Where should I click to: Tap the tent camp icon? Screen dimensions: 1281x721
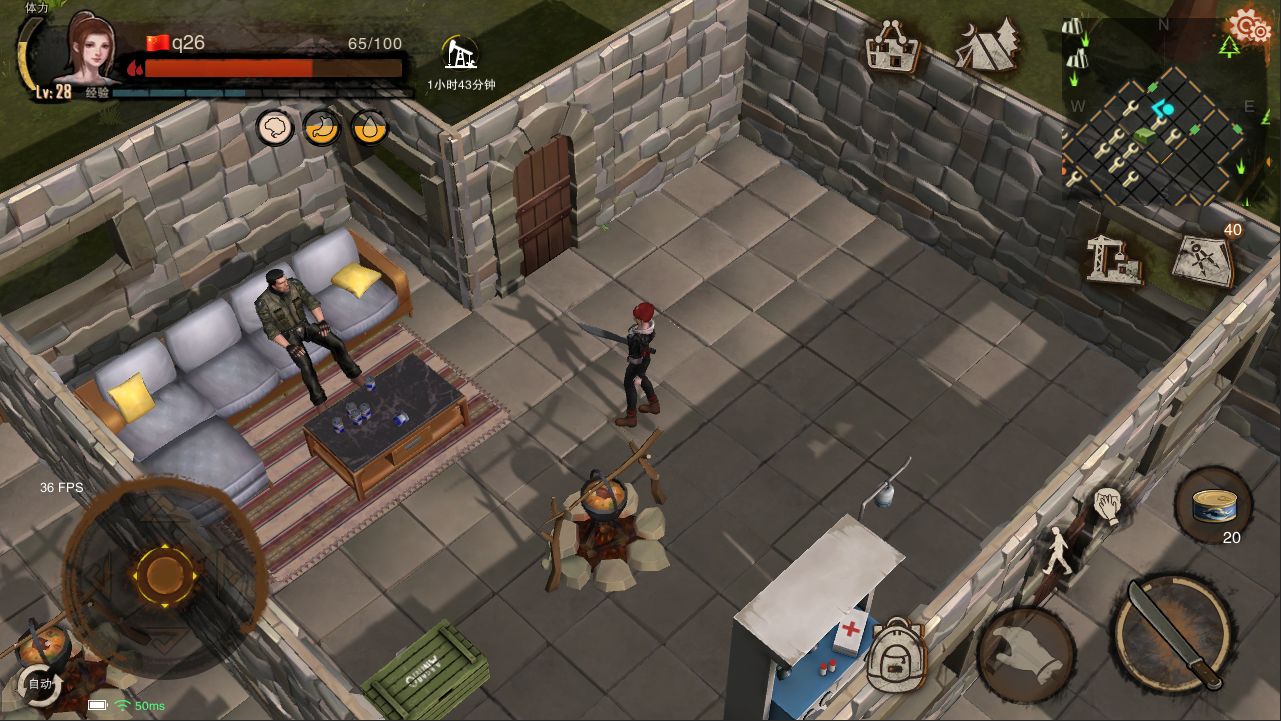pos(985,45)
